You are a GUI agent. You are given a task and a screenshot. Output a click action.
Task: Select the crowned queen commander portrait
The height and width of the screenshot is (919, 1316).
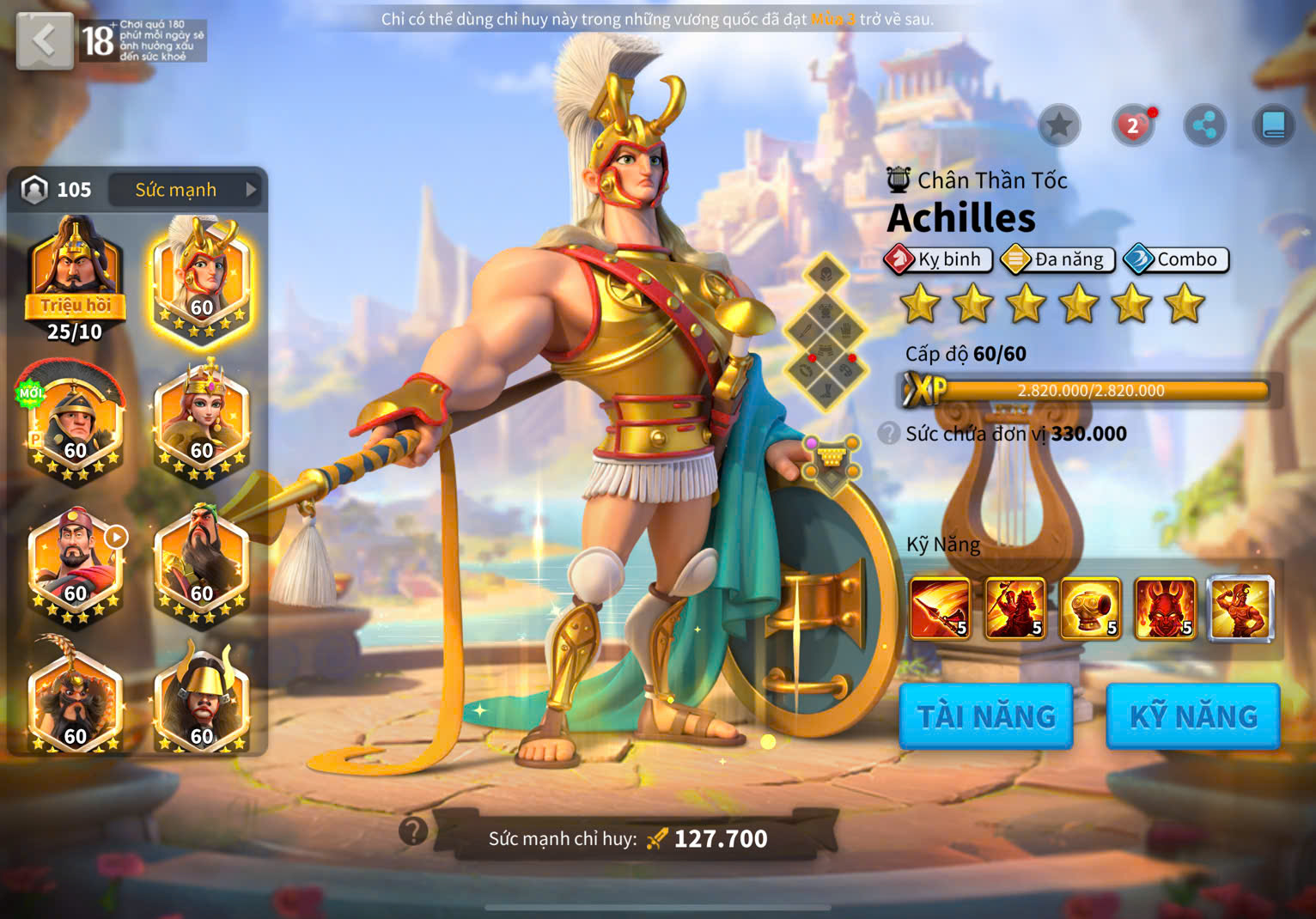pos(201,421)
